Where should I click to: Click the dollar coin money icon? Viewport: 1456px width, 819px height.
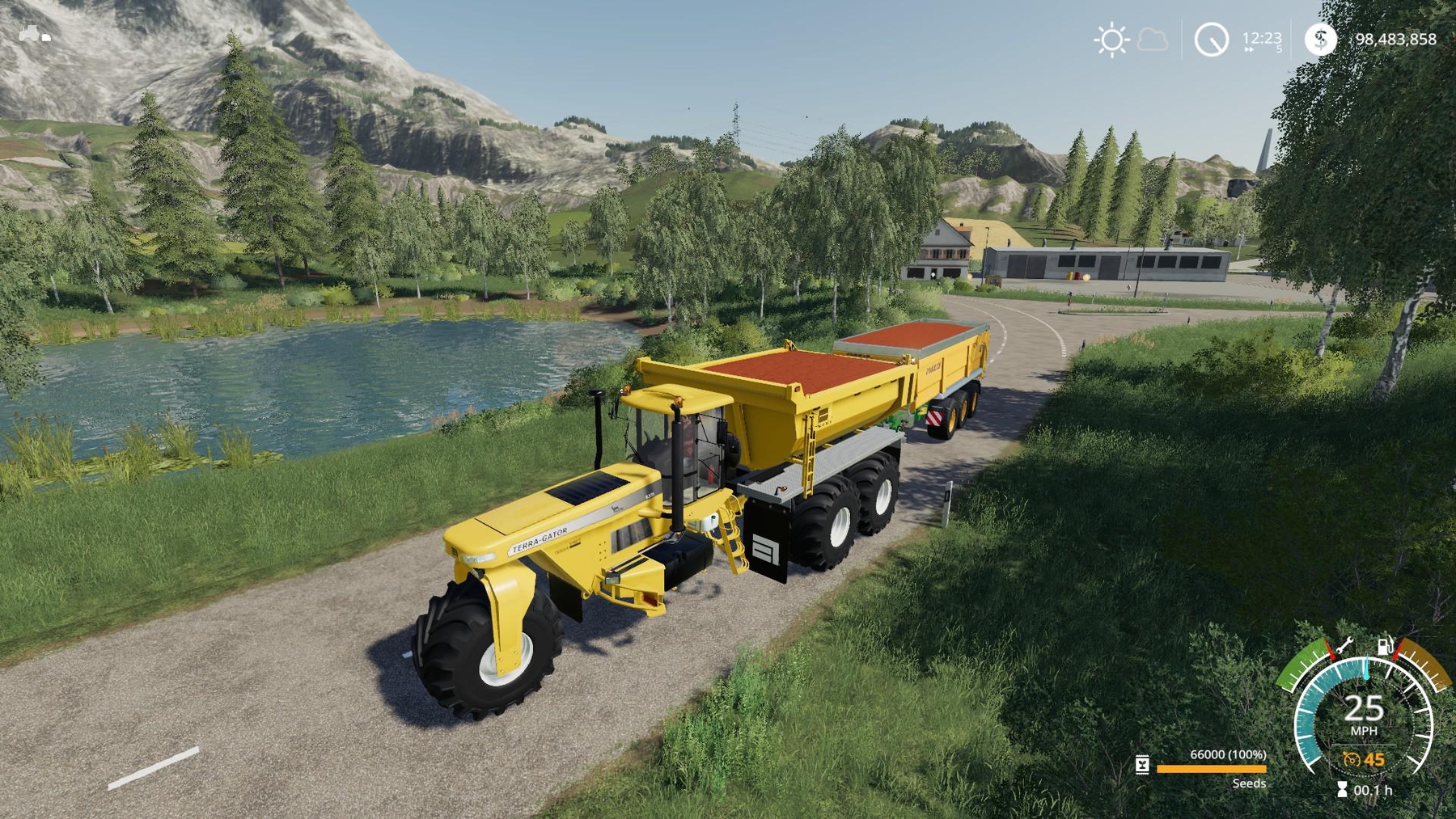click(x=1321, y=39)
